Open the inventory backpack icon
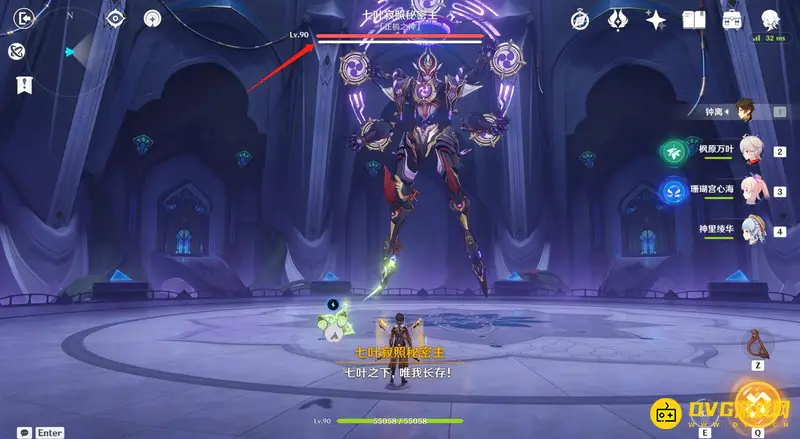The height and width of the screenshot is (439, 800). (732, 19)
